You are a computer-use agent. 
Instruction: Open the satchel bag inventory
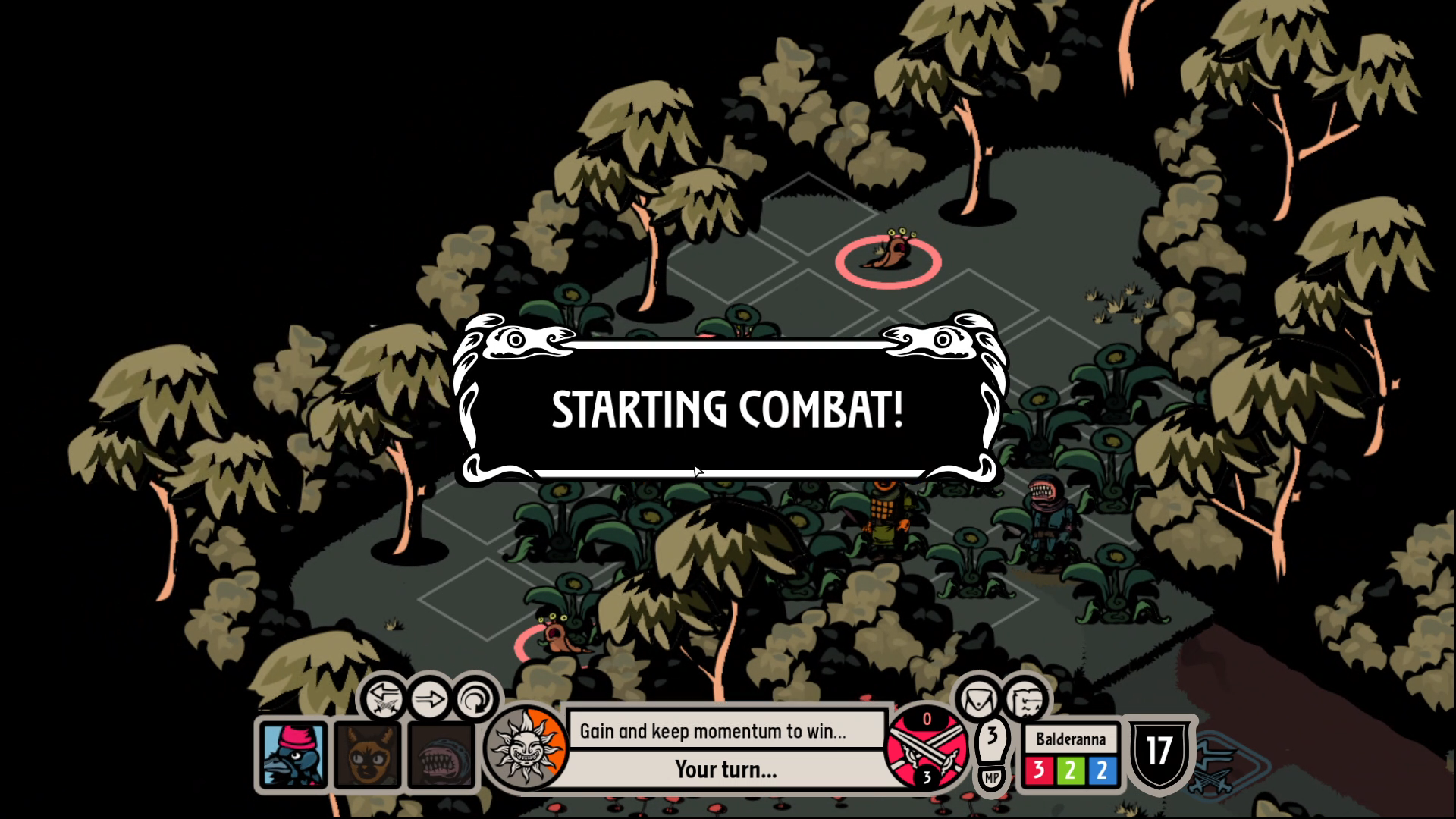(978, 699)
